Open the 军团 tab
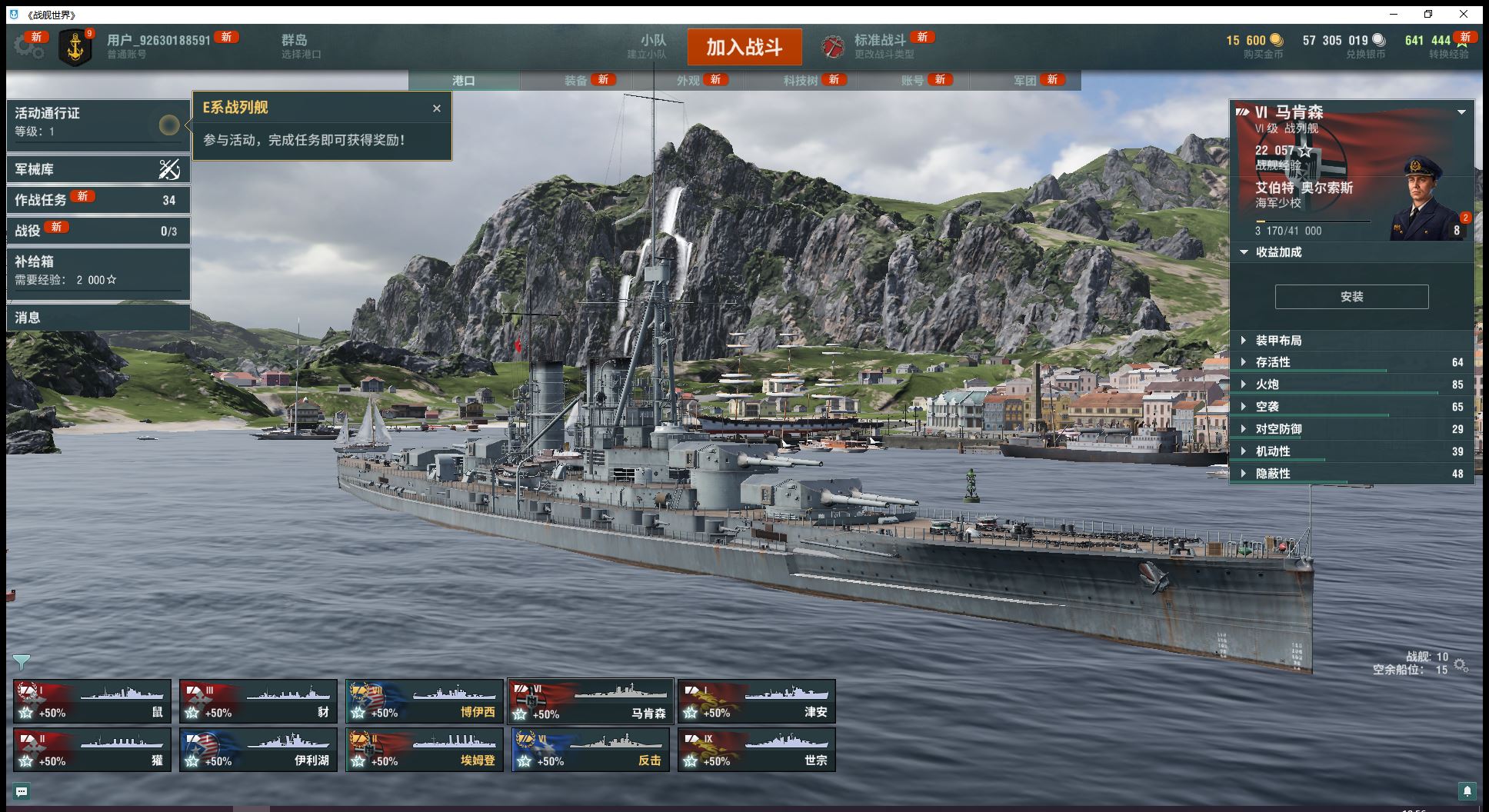The width and height of the screenshot is (1489, 812). (x=1025, y=80)
